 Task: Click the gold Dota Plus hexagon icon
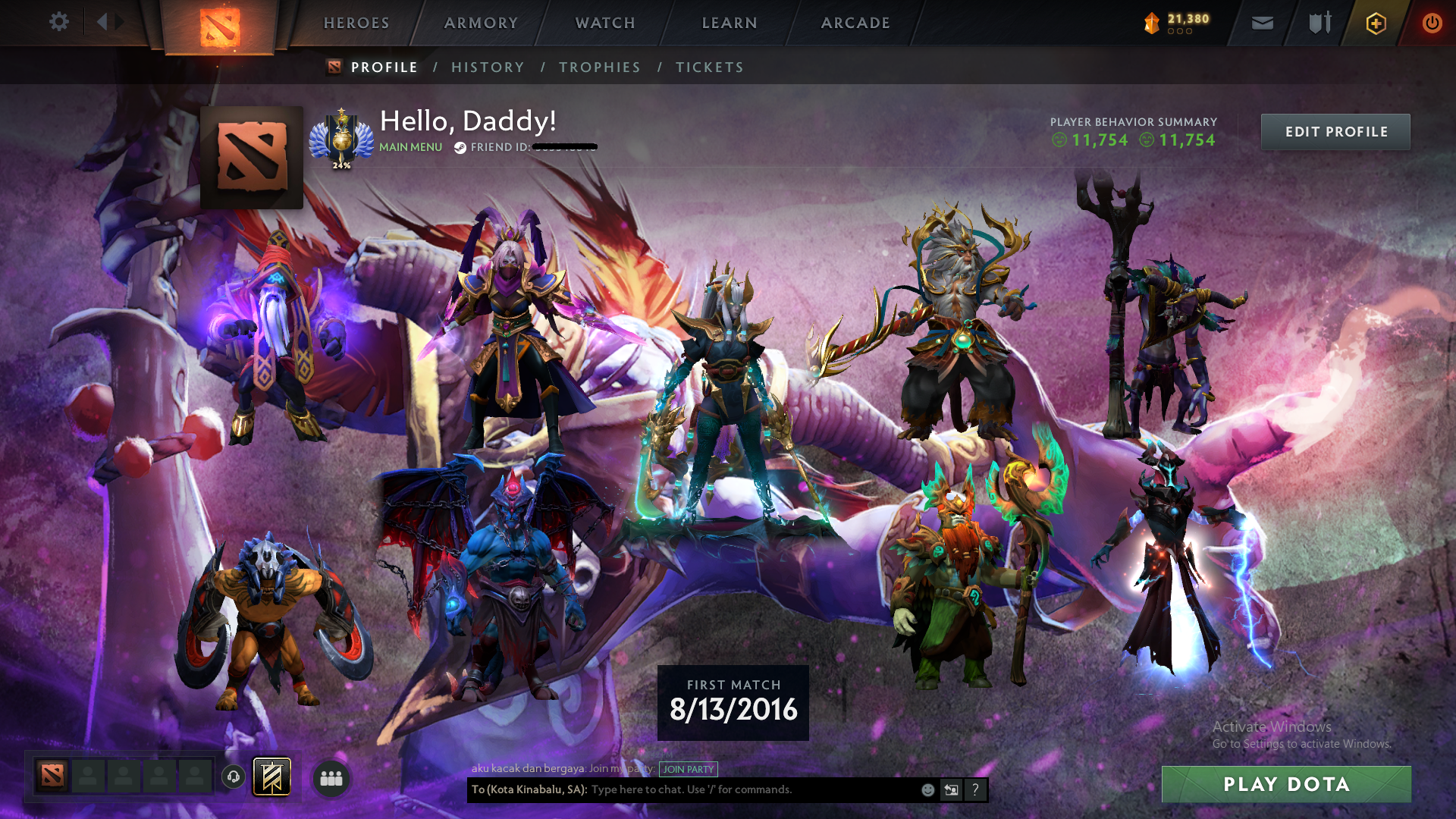pos(1376,23)
